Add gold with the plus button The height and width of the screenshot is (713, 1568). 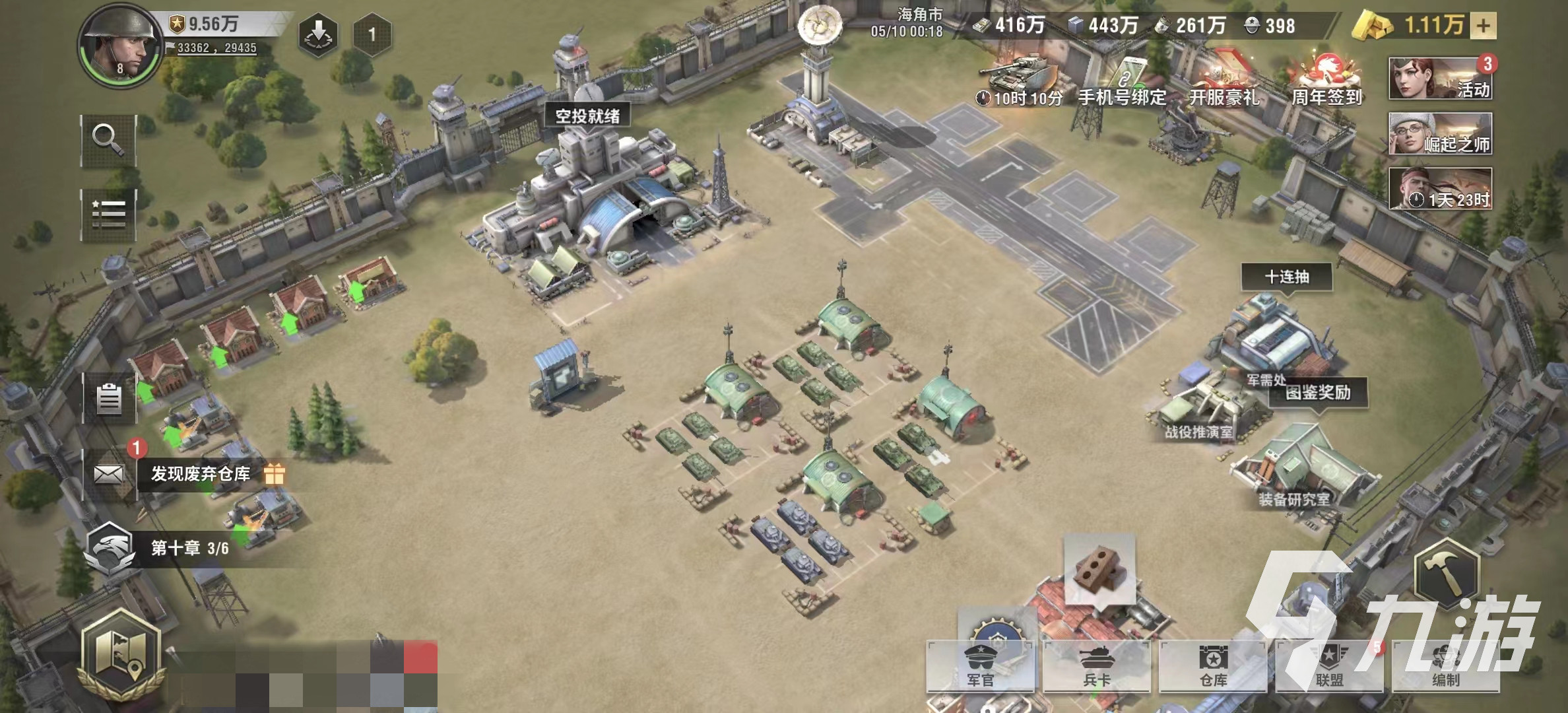pos(1483,26)
